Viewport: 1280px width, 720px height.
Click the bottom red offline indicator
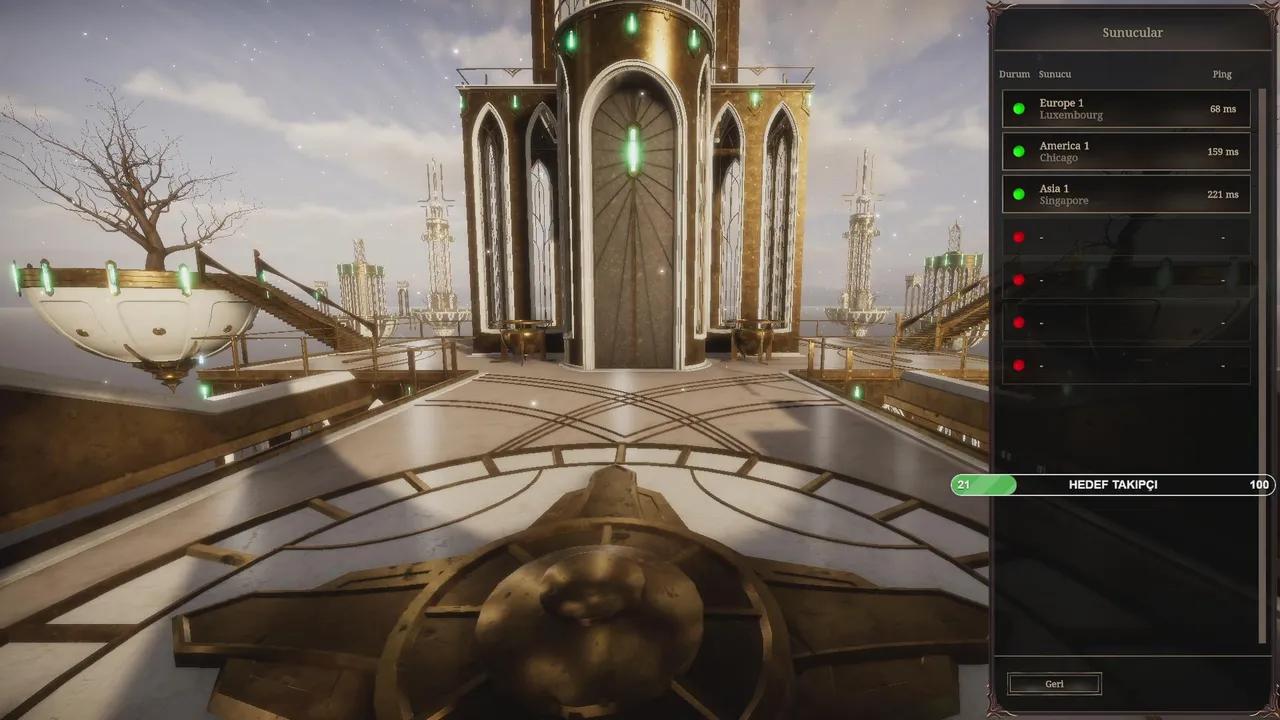[x=1019, y=365]
